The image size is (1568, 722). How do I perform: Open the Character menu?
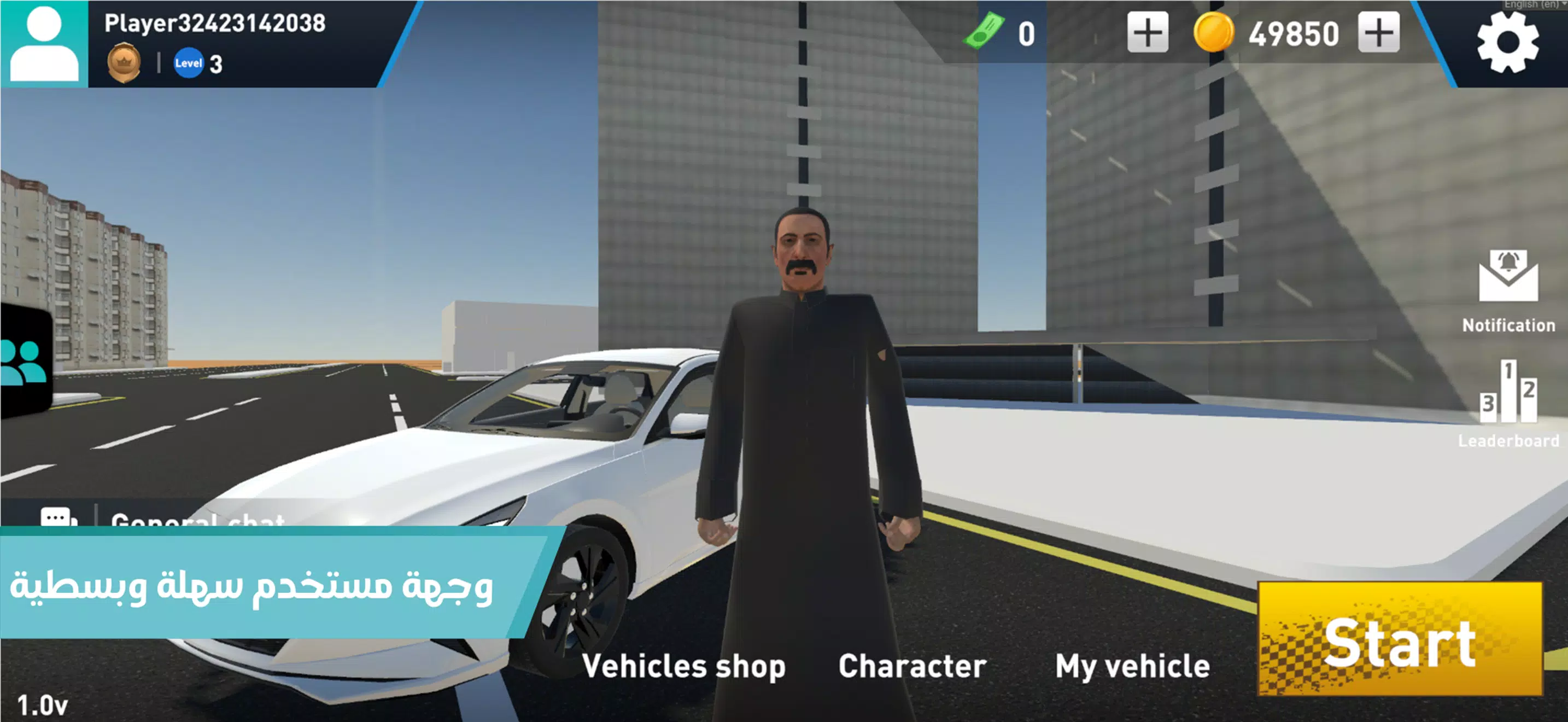911,665
